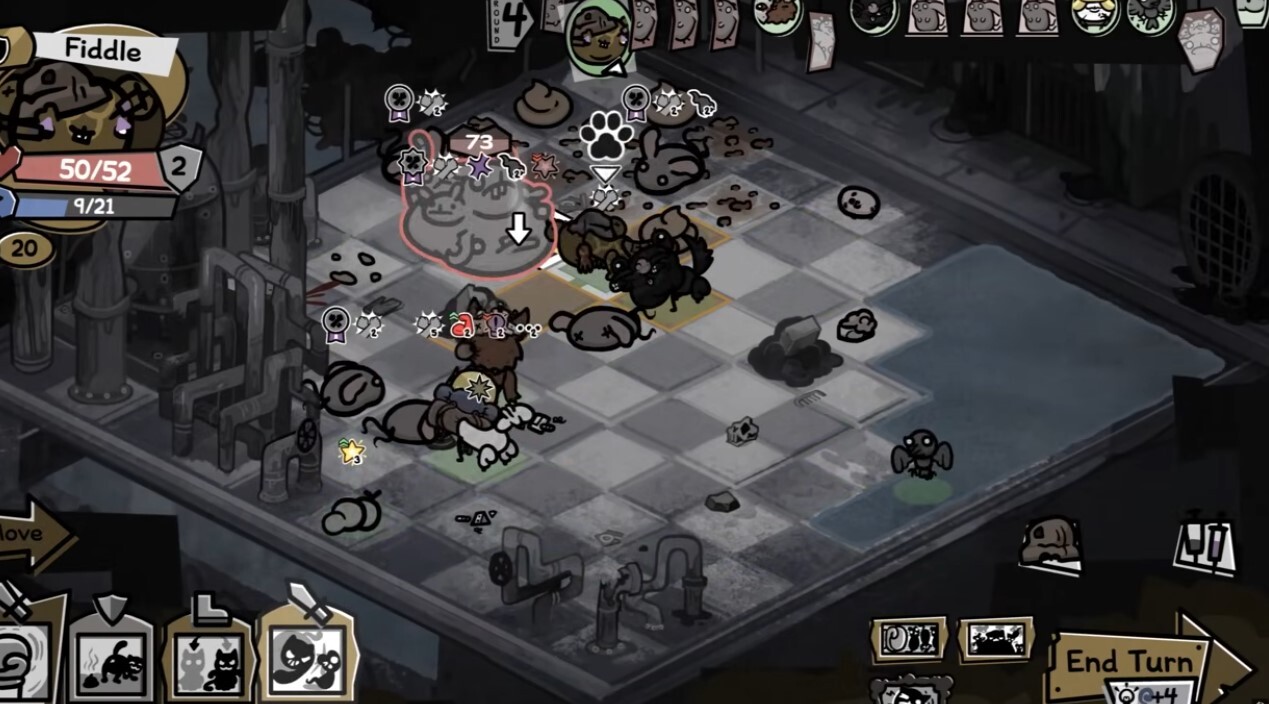1269x704 pixels.
Task: End the current turn
Action: point(1130,663)
